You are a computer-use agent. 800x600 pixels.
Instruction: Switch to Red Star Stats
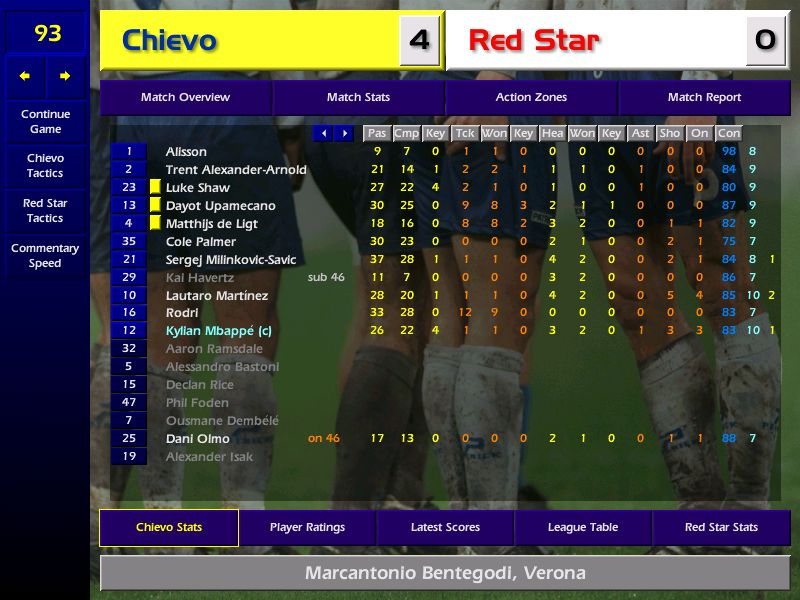[x=721, y=528]
